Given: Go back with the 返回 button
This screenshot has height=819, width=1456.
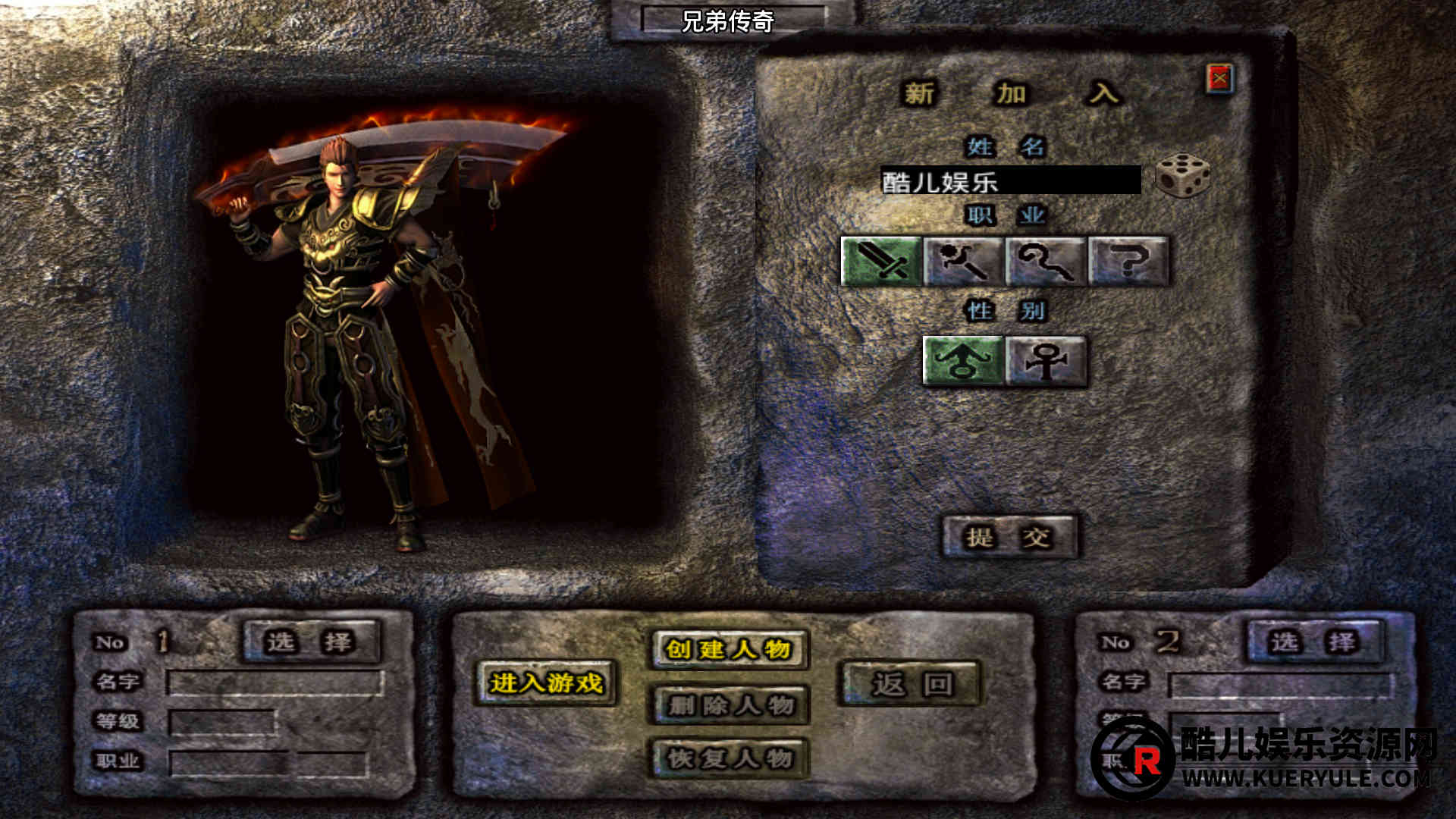Looking at the screenshot, I should point(911,685).
